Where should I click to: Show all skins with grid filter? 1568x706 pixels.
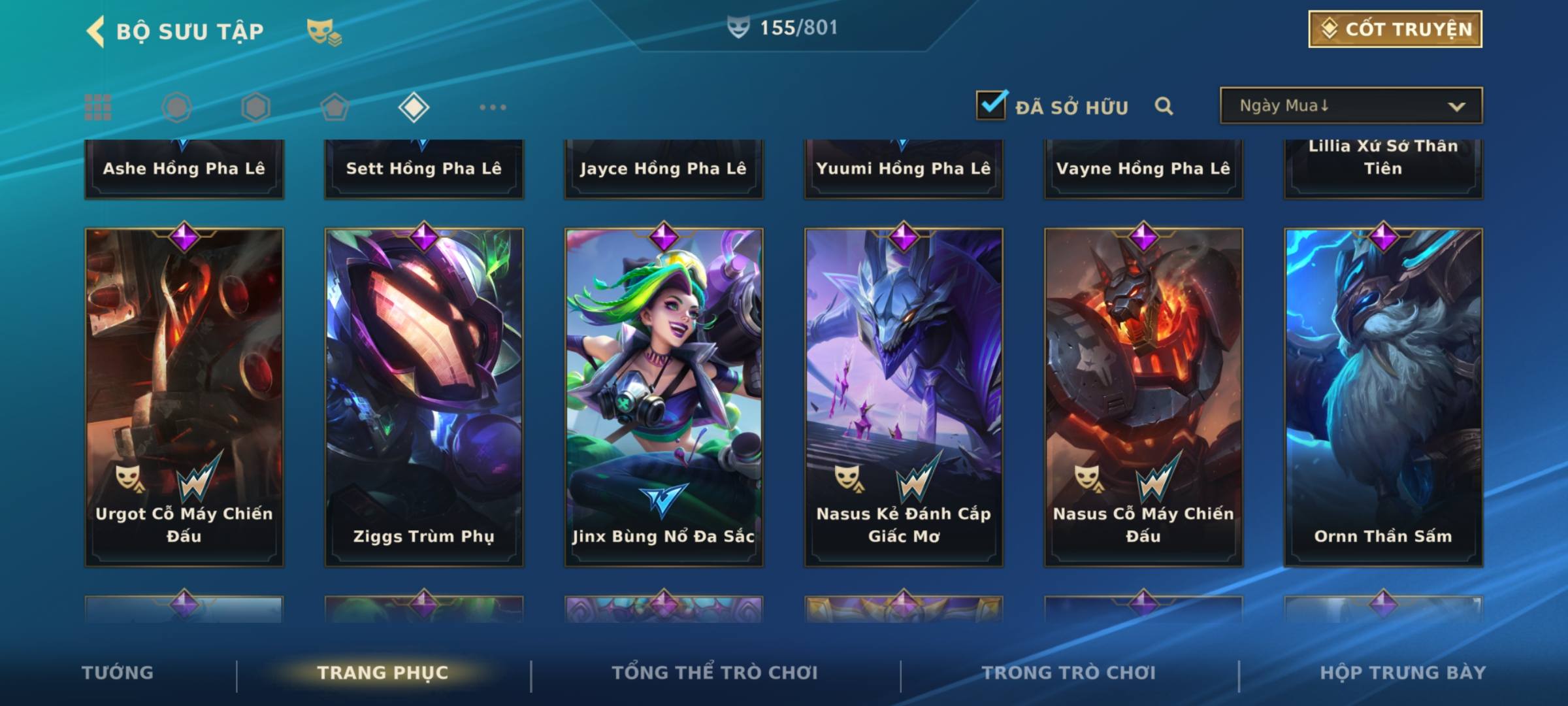98,107
